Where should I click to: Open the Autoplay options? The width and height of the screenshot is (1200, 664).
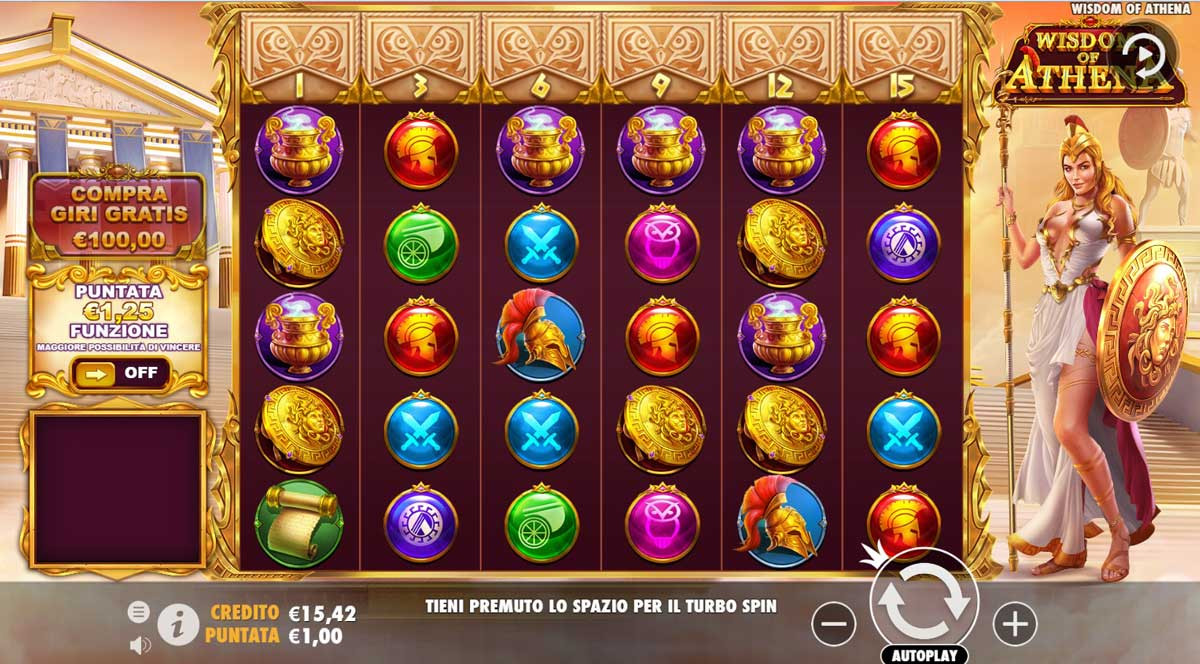924,656
